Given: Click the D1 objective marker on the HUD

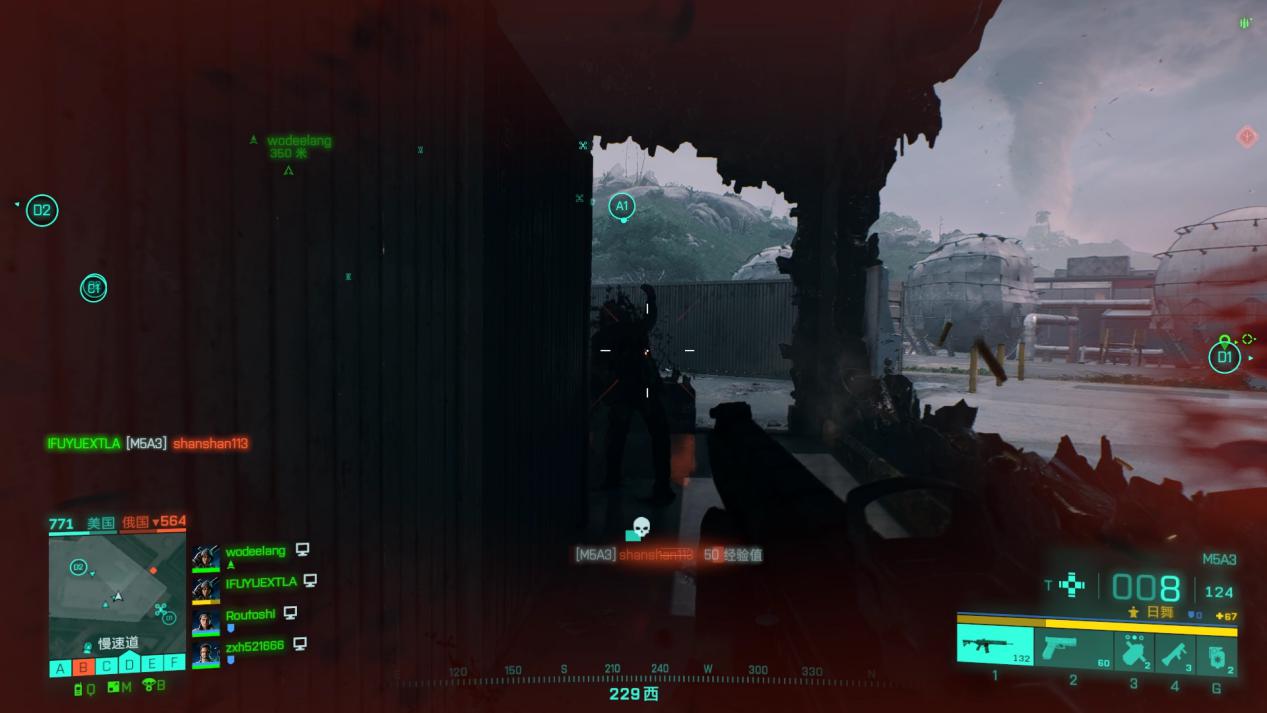Looking at the screenshot, I should coord(1224,357).
